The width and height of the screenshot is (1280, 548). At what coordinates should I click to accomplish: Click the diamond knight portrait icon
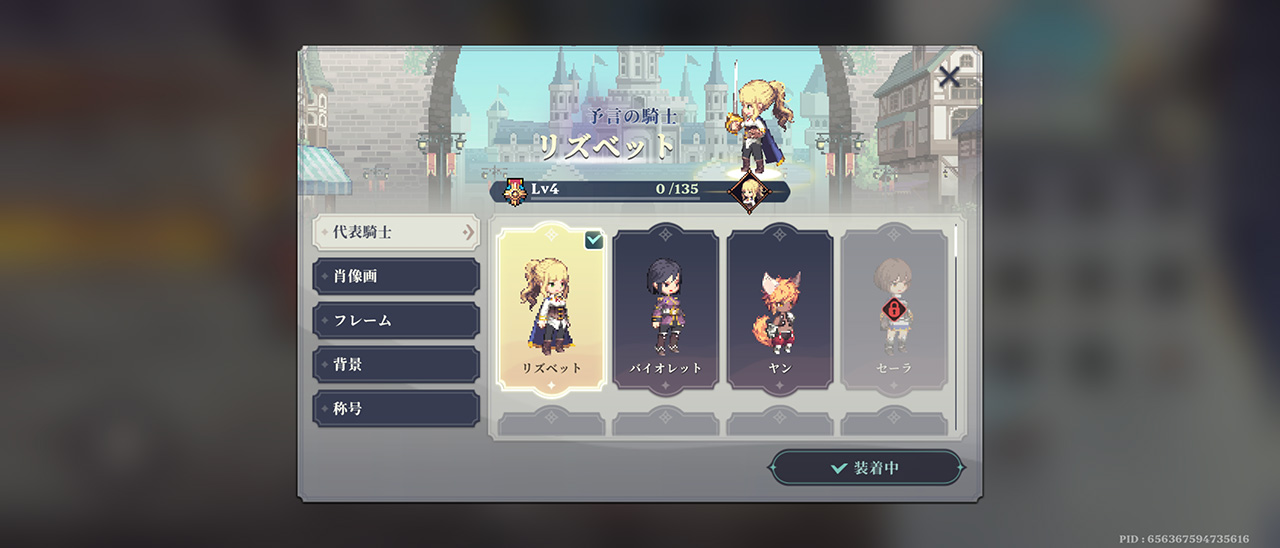748,191
